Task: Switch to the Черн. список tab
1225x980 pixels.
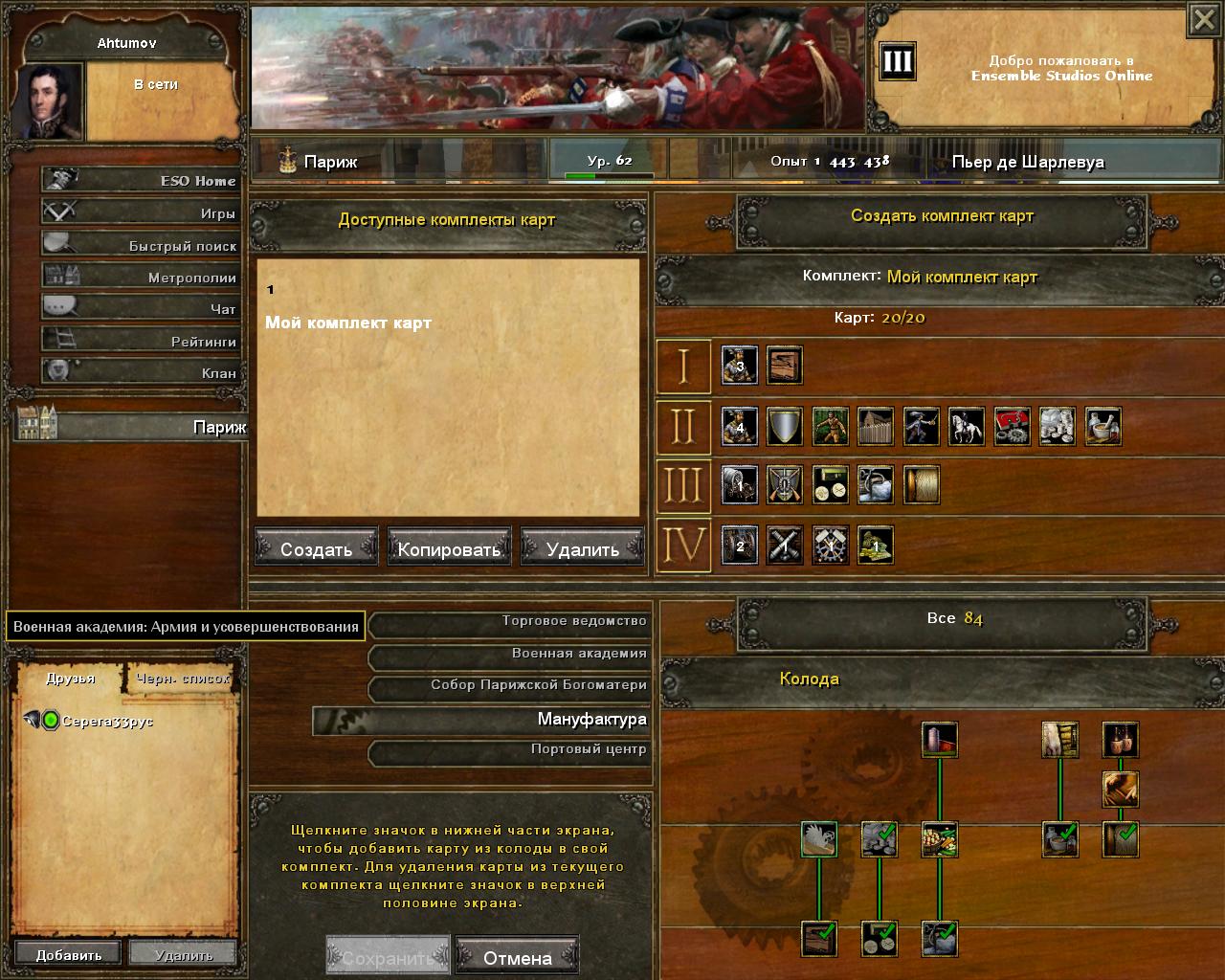Action: point(182,678)
